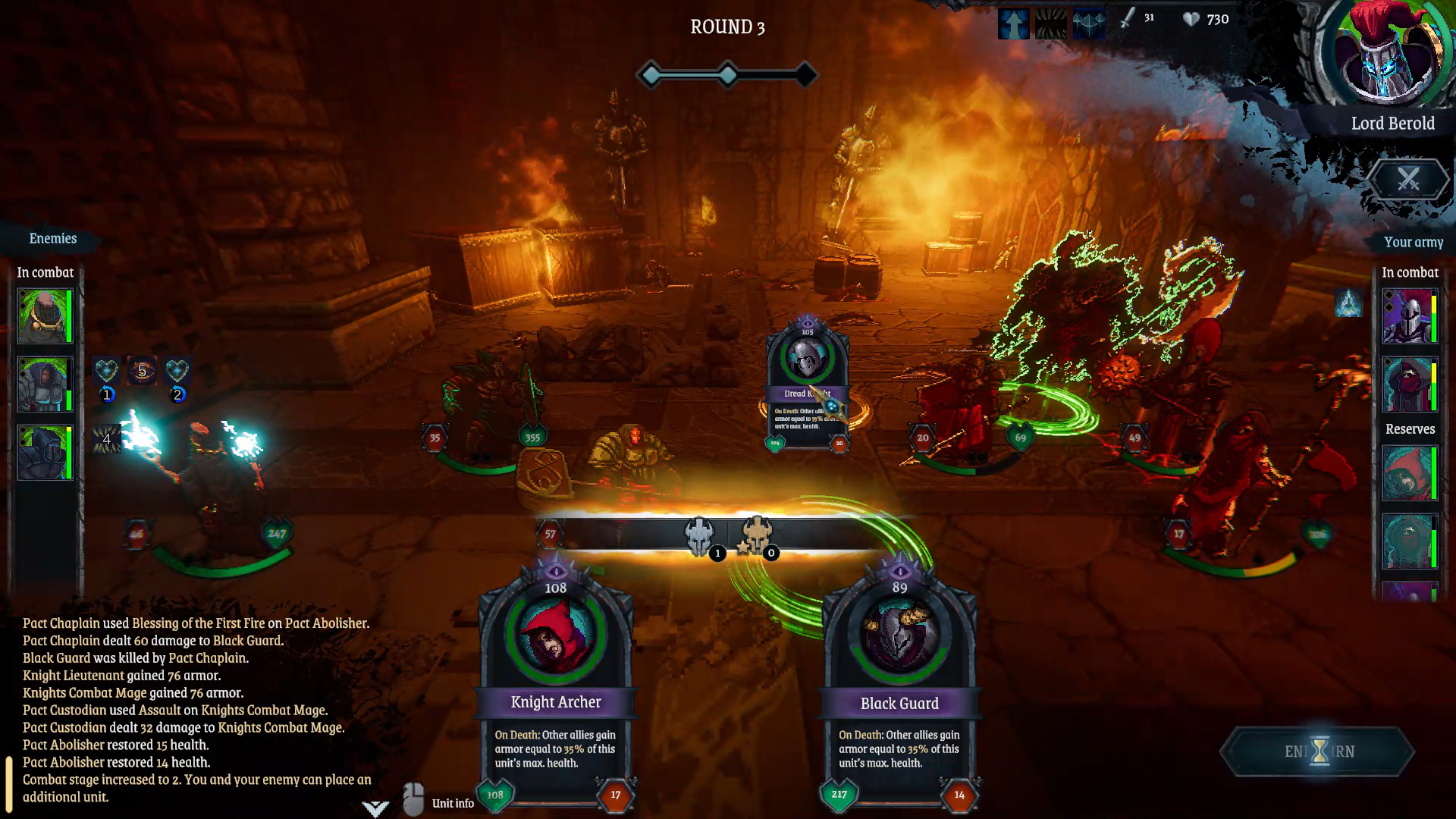
Task: Click the Dread Knight card on battlefield
Action: click(807, 387)
